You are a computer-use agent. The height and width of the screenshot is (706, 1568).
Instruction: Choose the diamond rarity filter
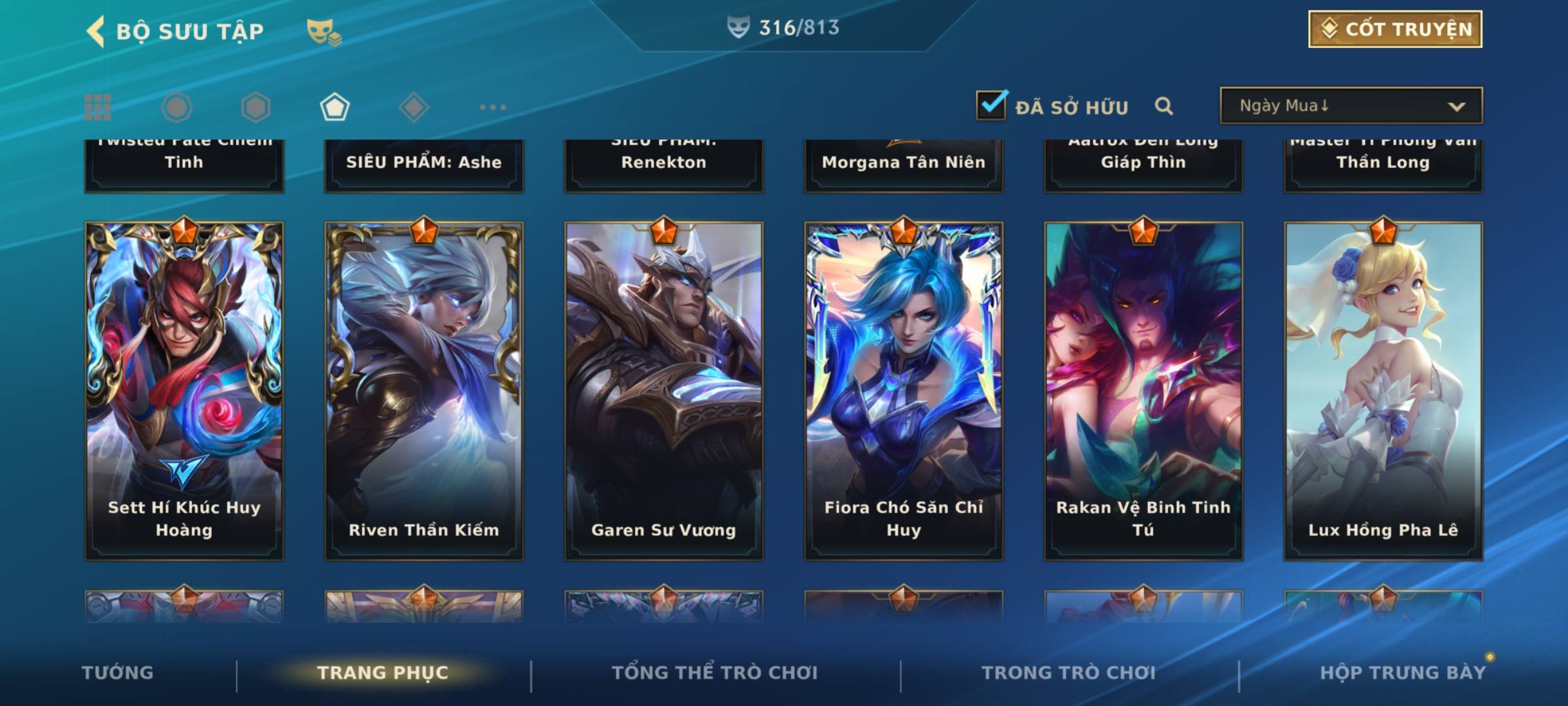pyautogui.click(x=414, y=107)
